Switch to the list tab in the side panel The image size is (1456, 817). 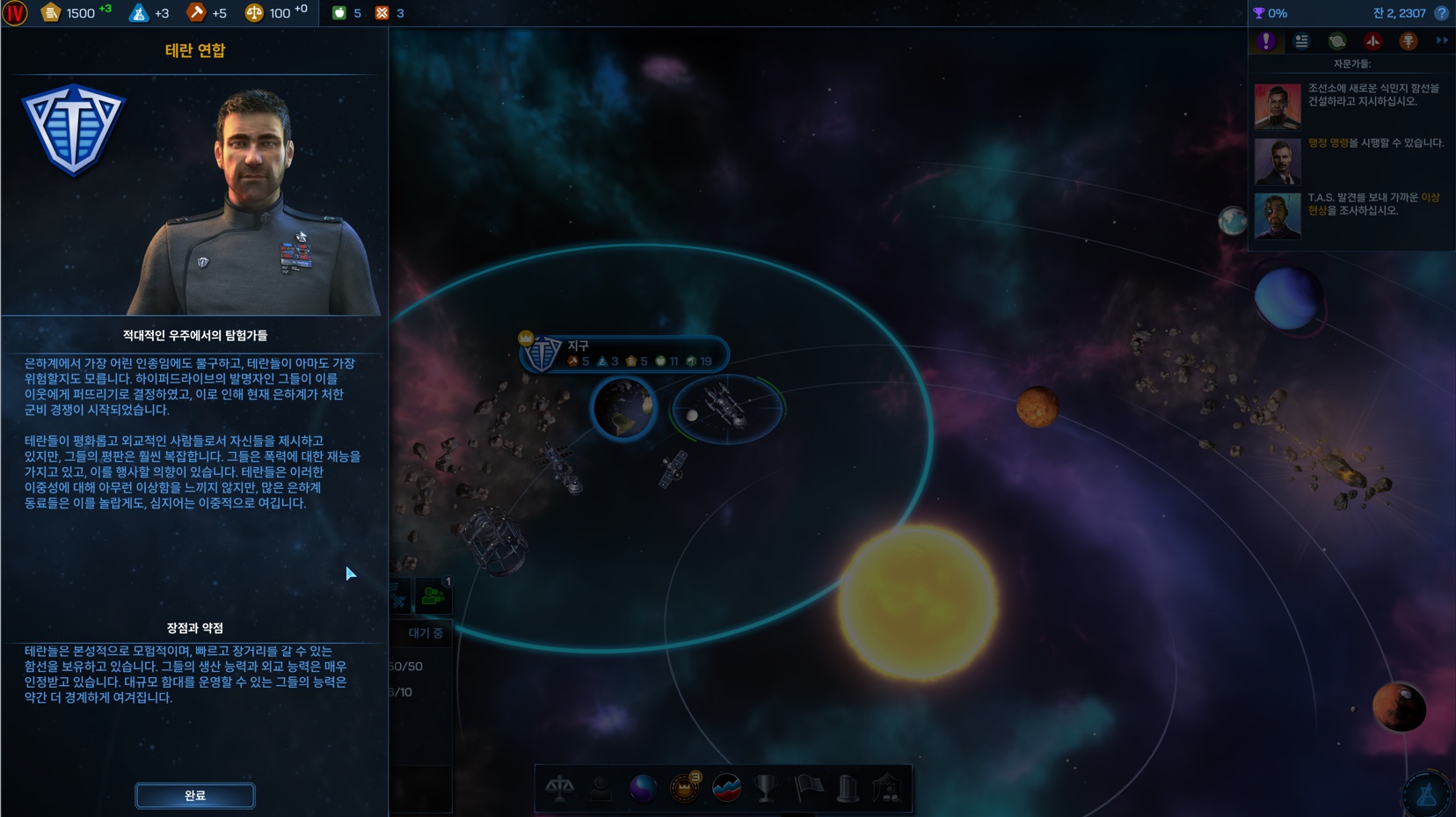coord(1301,41)
